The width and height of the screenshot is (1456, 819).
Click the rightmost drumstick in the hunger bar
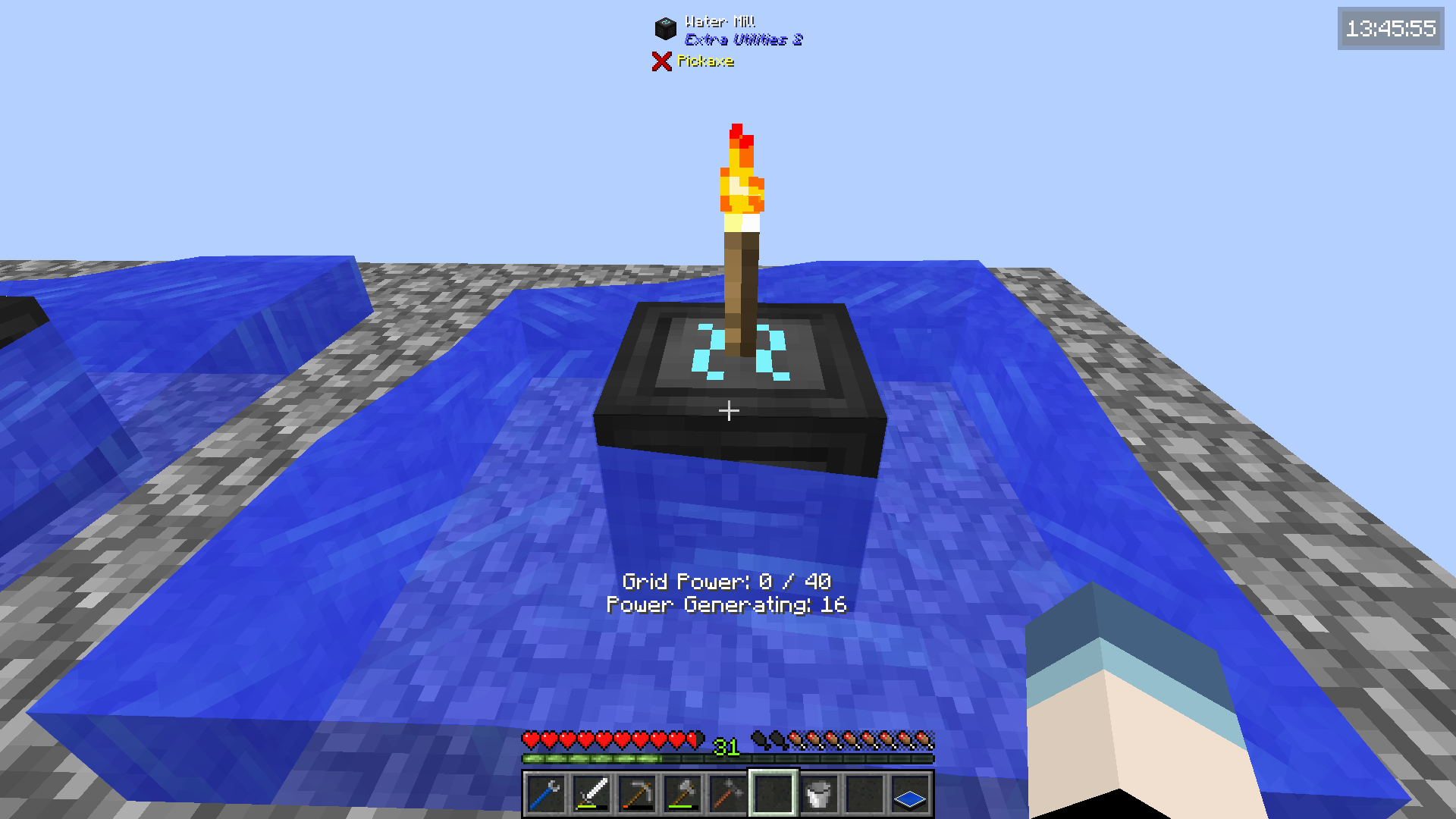tap(924, 737)
